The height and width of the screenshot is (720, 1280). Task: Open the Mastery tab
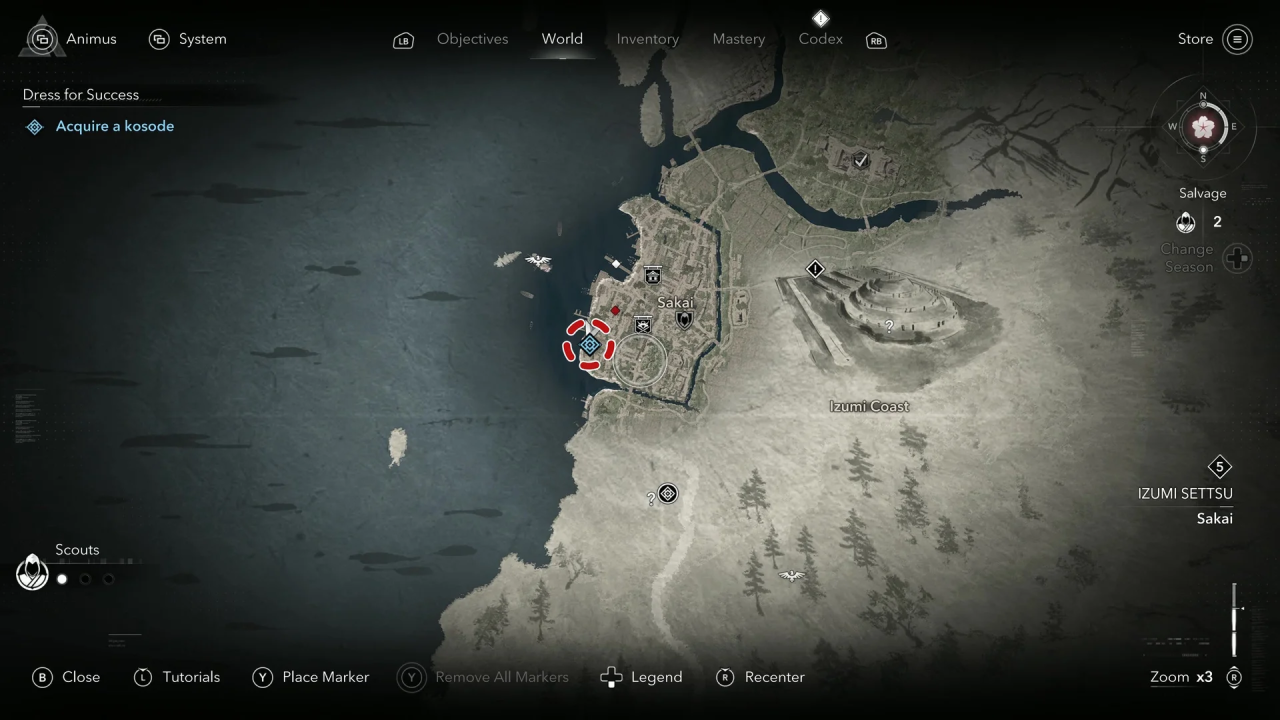pos(738,39)
